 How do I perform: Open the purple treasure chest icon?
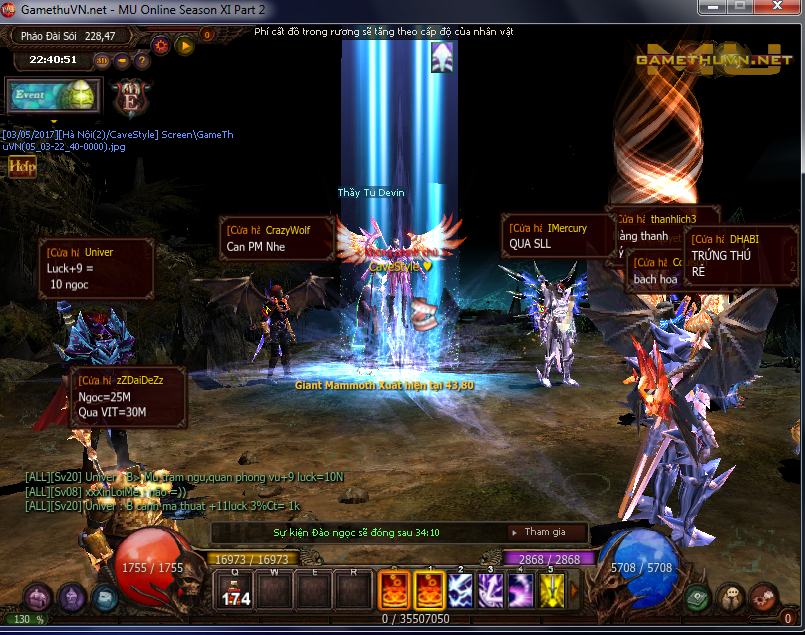38,599
